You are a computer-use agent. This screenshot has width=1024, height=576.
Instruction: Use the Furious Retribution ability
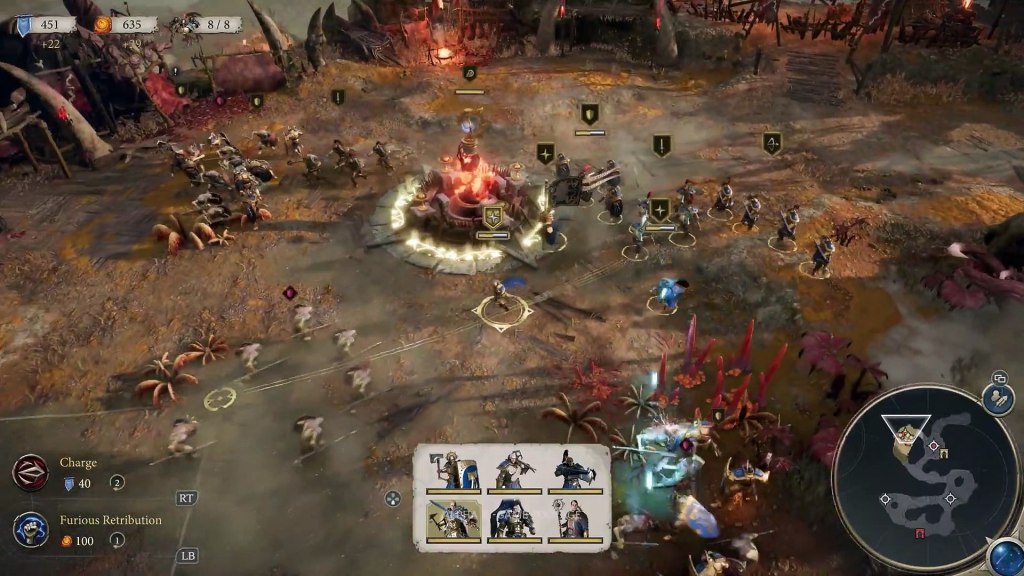coord(30,529)
